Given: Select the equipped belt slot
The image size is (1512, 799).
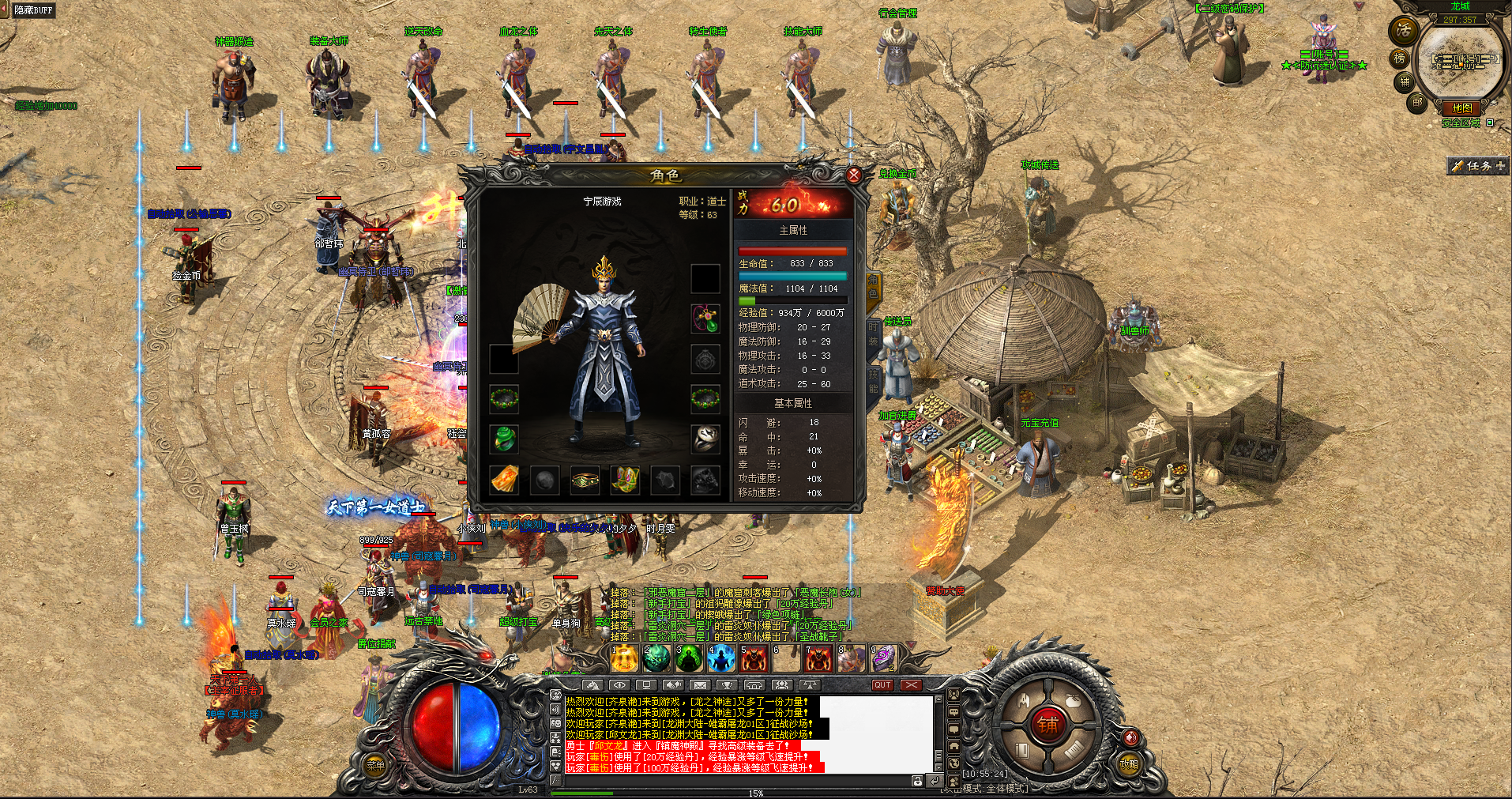Looking at the screenshot, I should (x=585, y=479).
